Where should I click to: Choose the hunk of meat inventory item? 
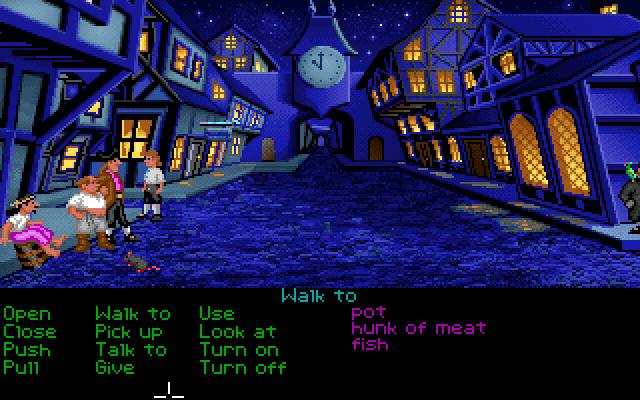click(418, 328)
